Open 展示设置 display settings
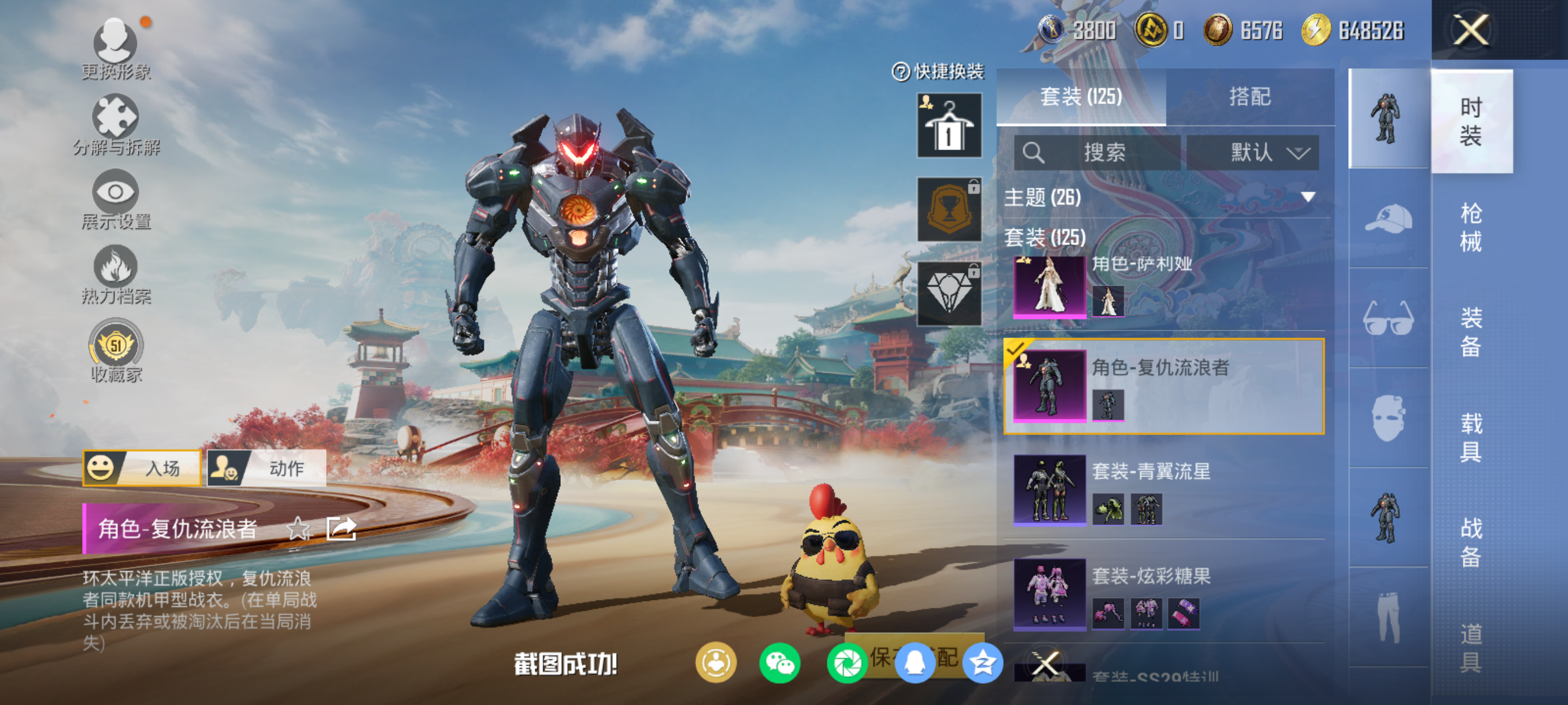This screenshot has width=1568, height=705. (116, 199)
